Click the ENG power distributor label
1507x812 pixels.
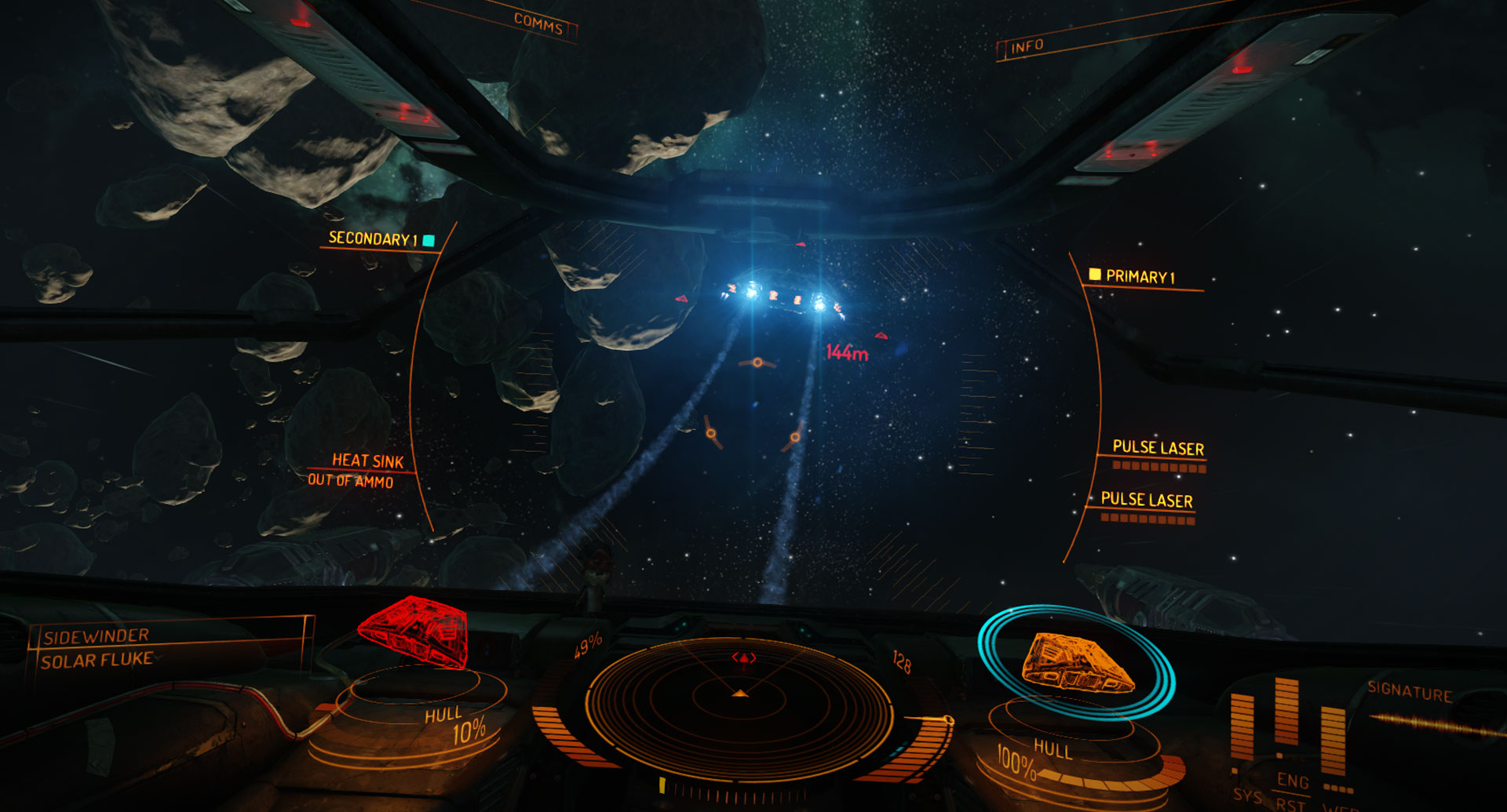tap(1292, 781)
